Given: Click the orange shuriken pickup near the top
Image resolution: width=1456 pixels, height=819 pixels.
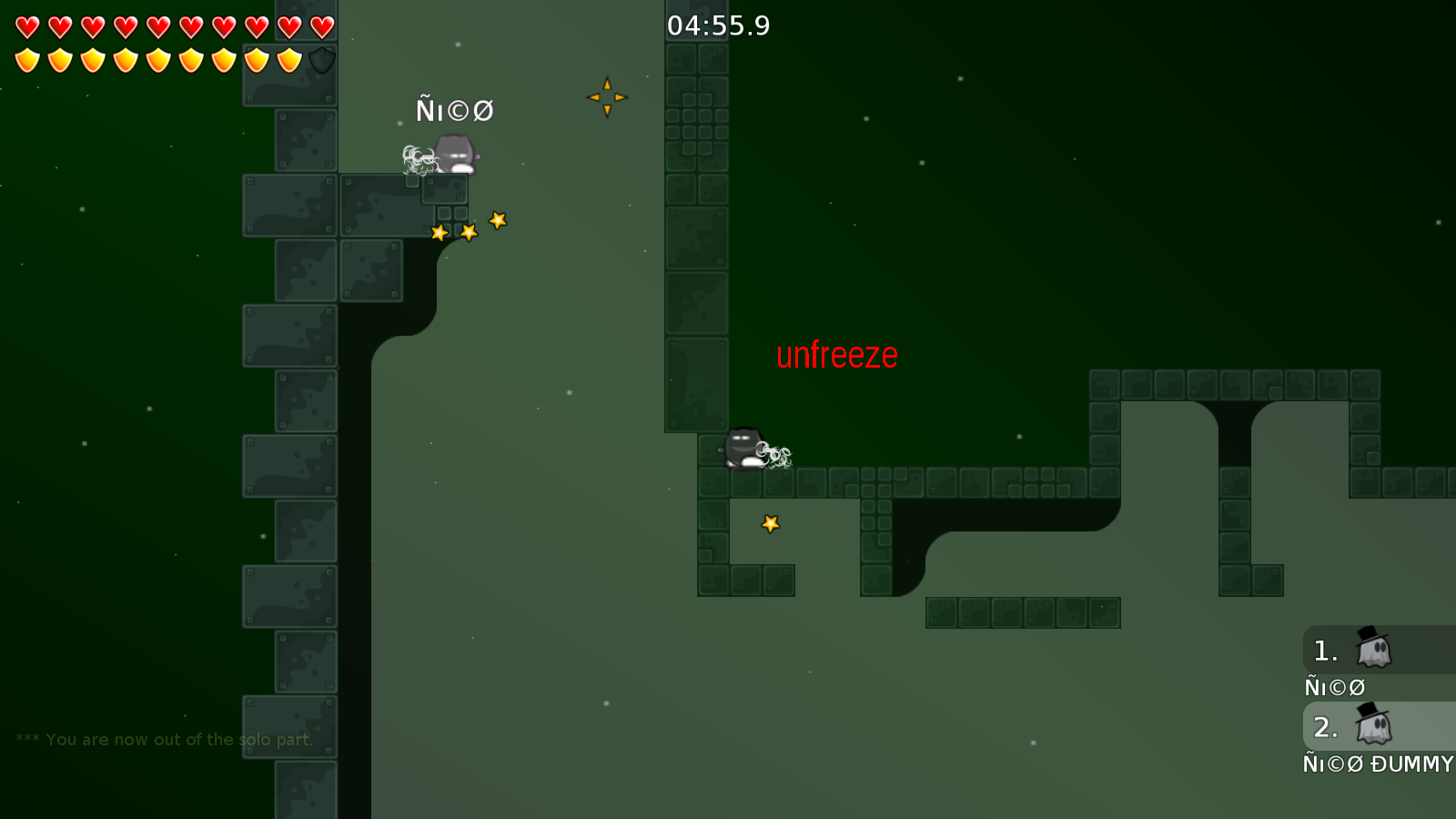Looking at the screenshot, I should coord(608,96).
